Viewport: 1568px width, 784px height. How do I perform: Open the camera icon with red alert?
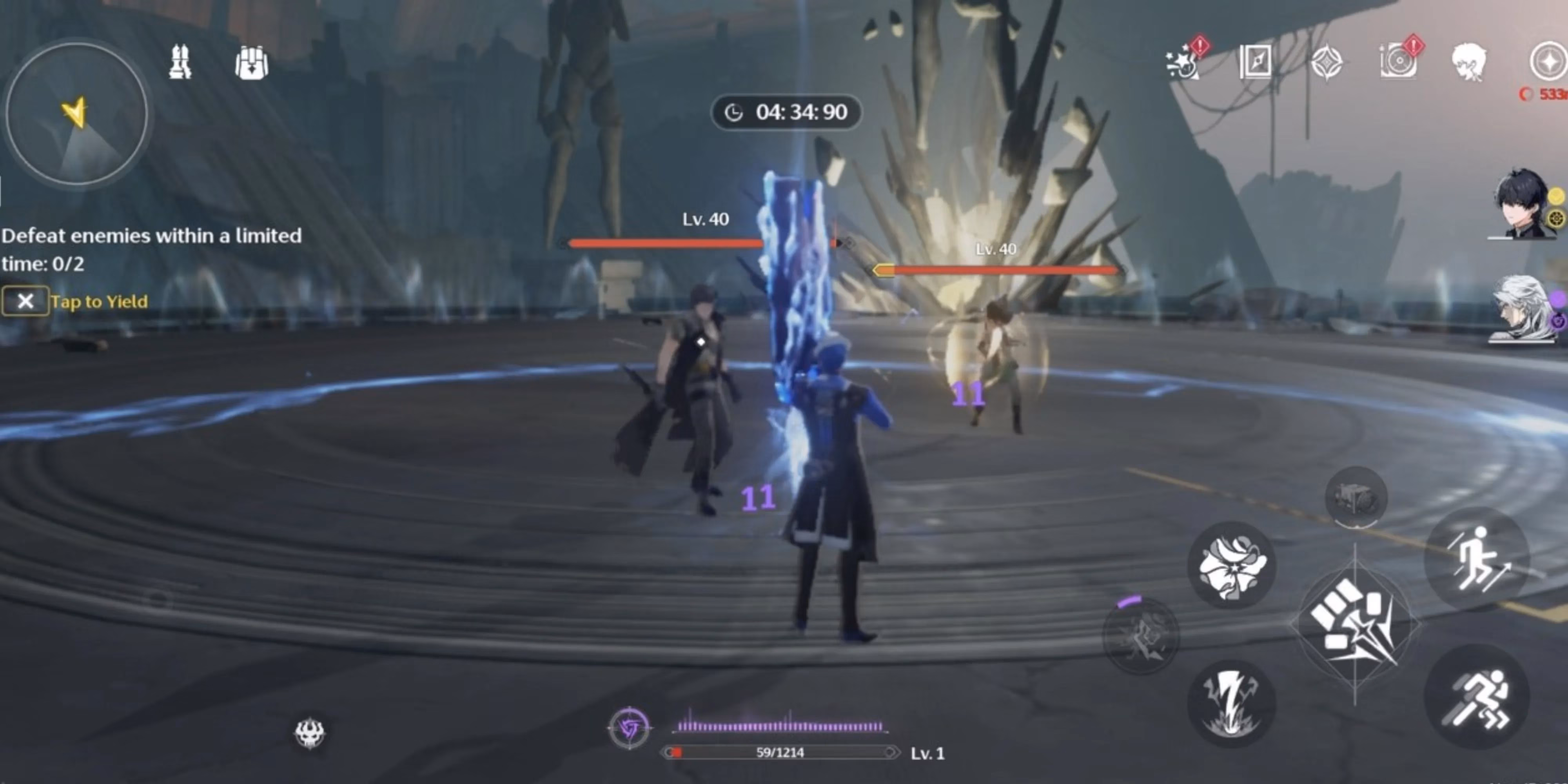pyautogui.click(x=1398, y=62)
